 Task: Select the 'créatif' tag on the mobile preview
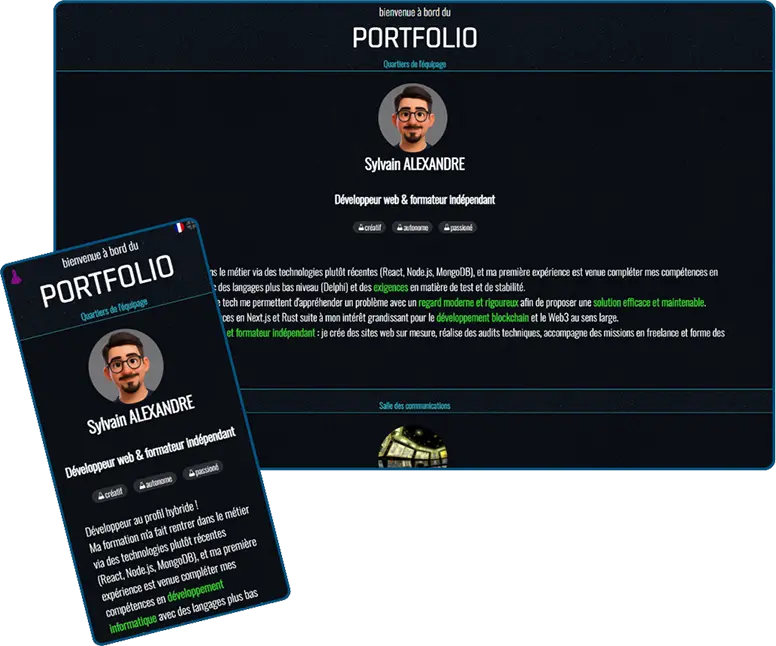[109, 492]
